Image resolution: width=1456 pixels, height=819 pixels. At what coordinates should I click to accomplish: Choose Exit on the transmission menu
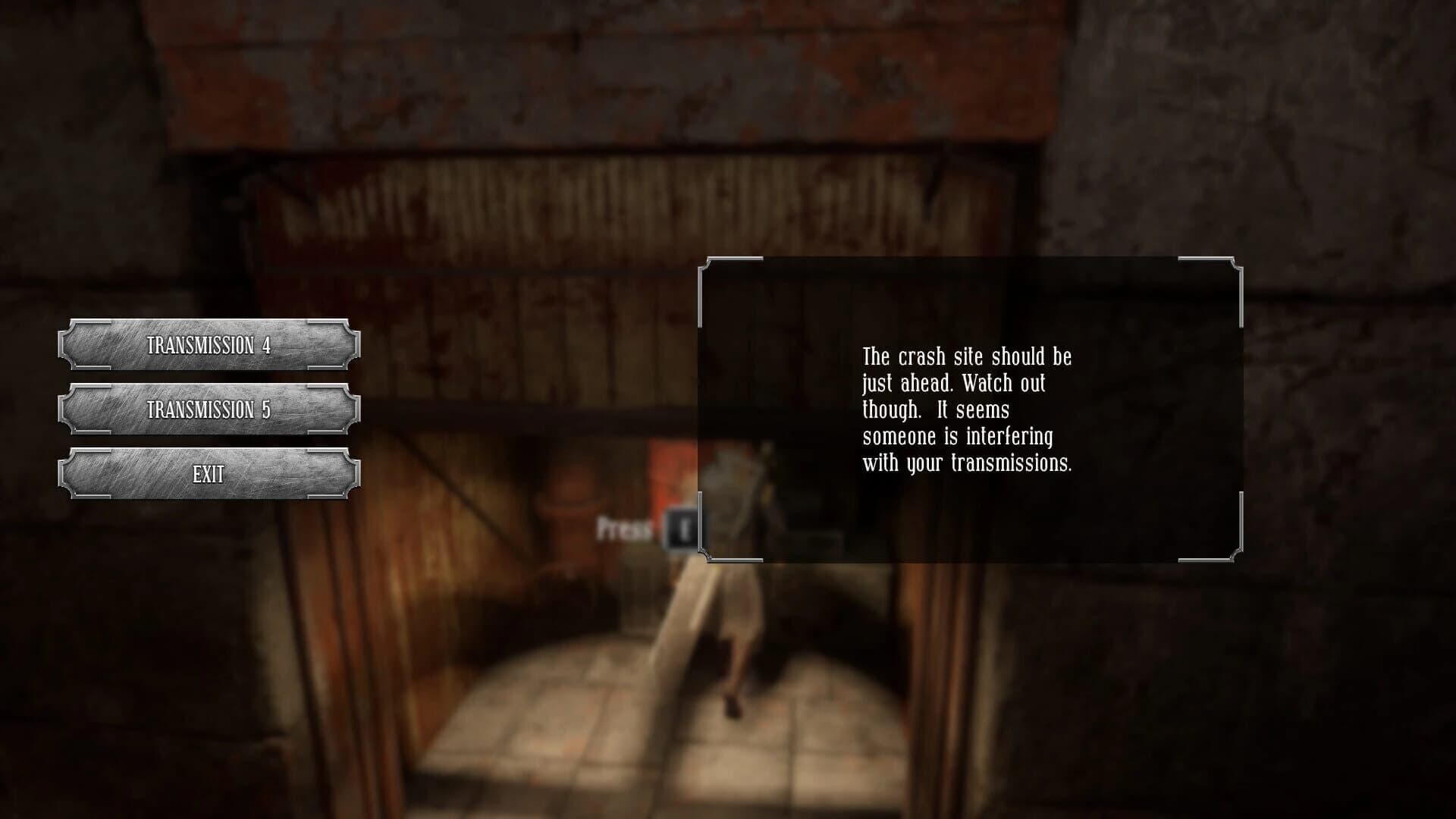[211, 474]
